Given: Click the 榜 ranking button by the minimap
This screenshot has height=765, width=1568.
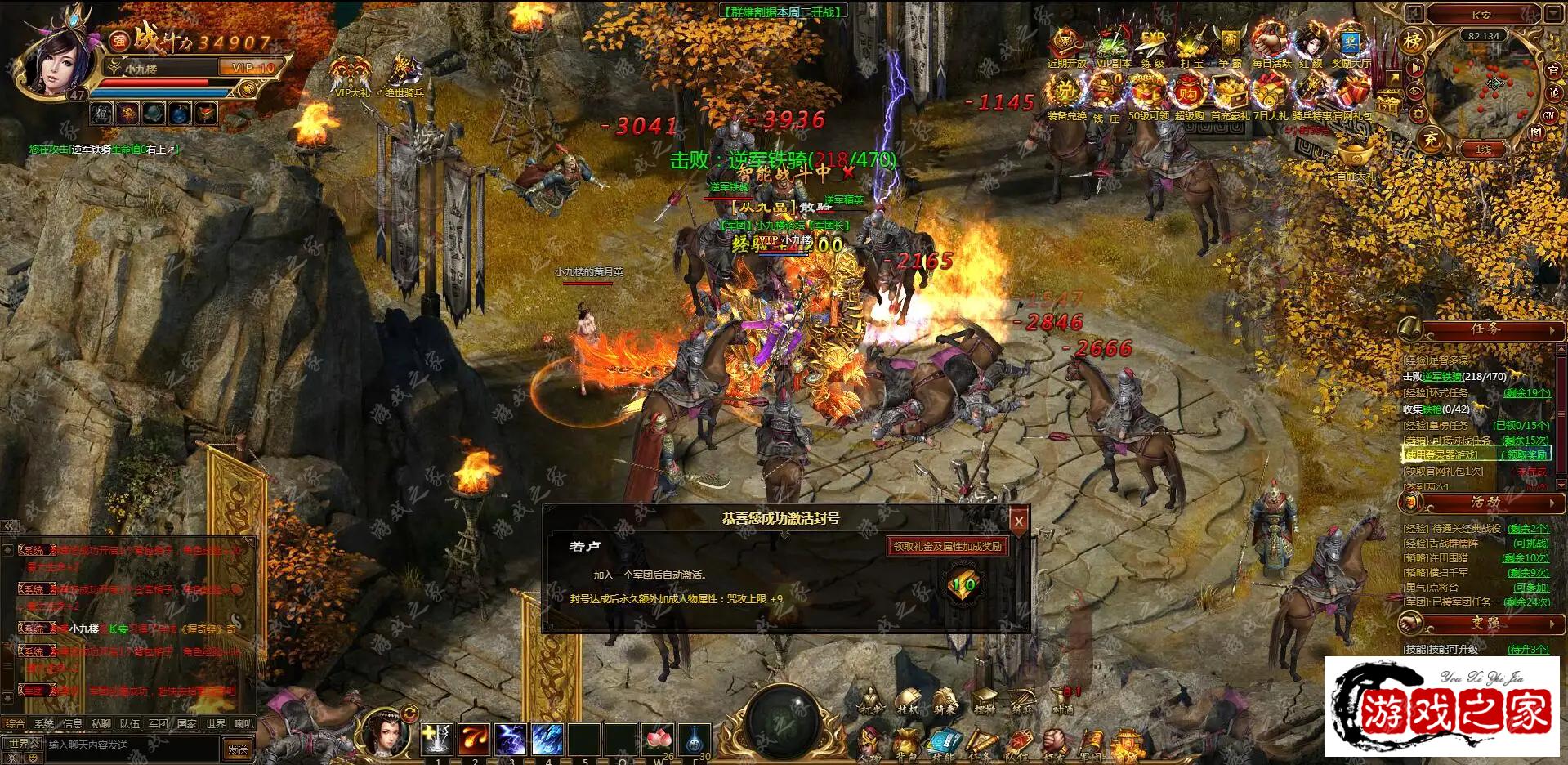Looking at the screenshot, I should point(1413,40).
